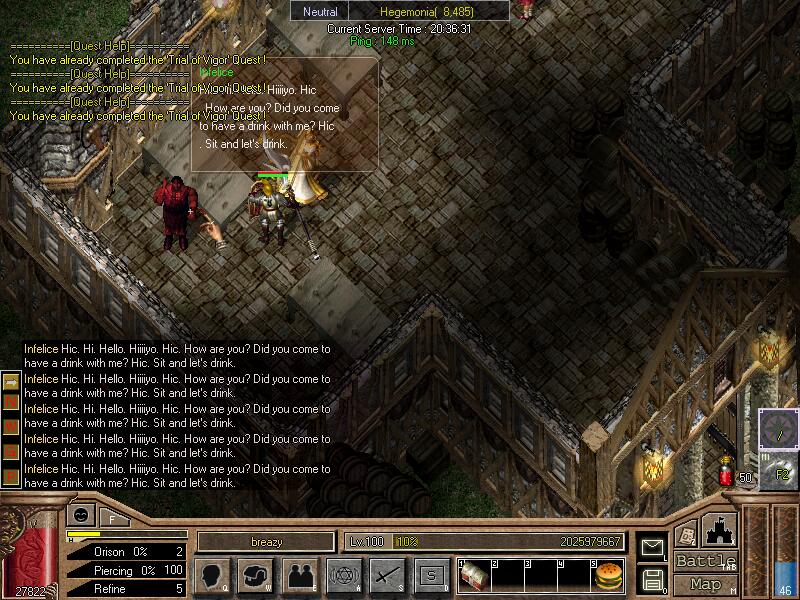Open the two-people party icon
The width and height of the screenshot is (800, 600).
[x=299, y=576]
